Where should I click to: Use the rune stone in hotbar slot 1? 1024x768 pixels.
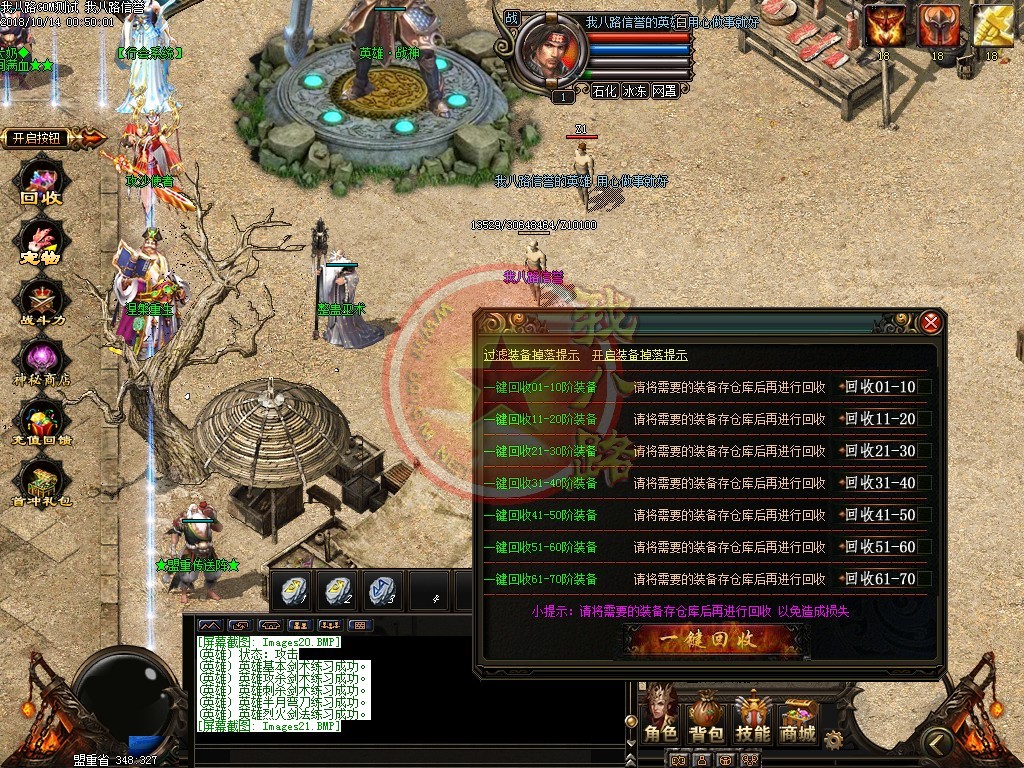coord(292,589)
